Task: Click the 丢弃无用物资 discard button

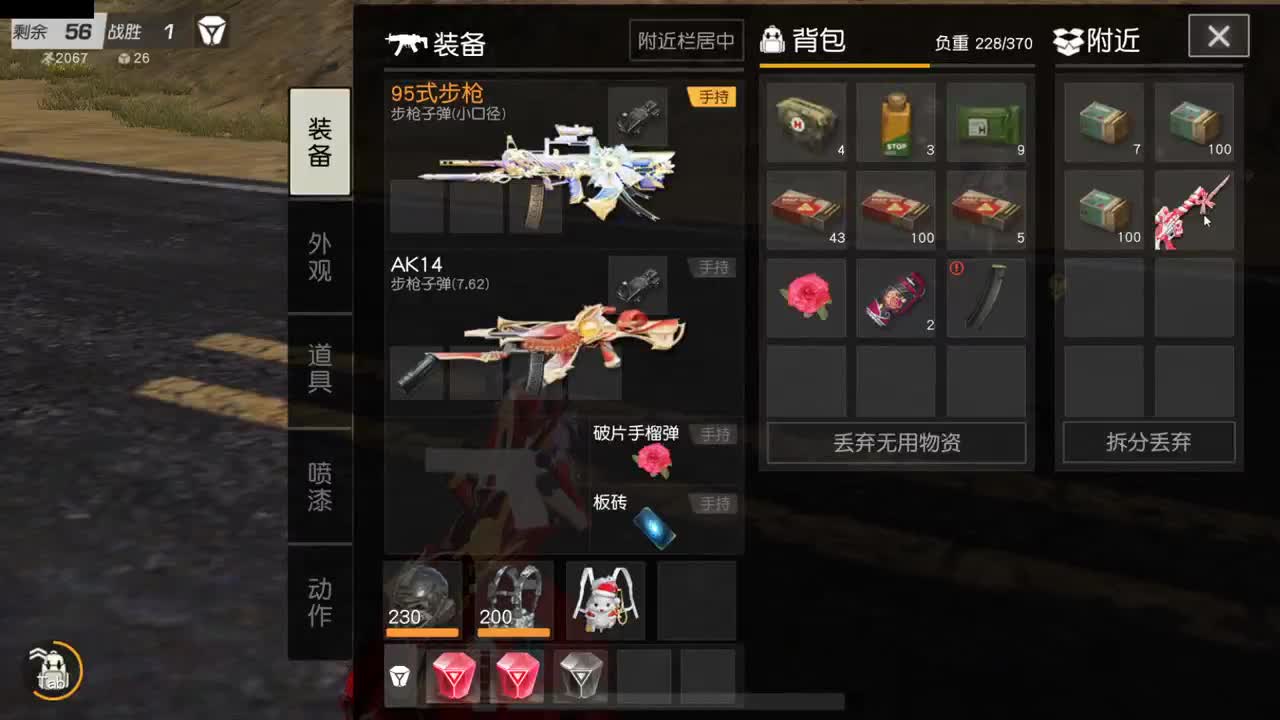Action: point(896,443)
